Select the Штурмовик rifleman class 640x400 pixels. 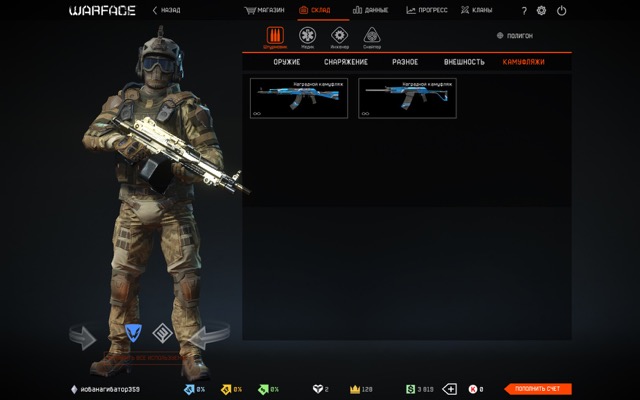tap(275, 36)
